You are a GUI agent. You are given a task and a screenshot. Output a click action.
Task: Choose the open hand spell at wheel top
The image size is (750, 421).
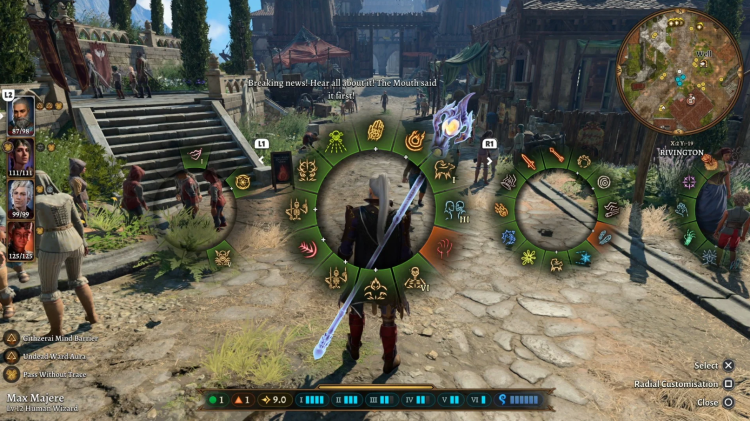tap(376, 130)
